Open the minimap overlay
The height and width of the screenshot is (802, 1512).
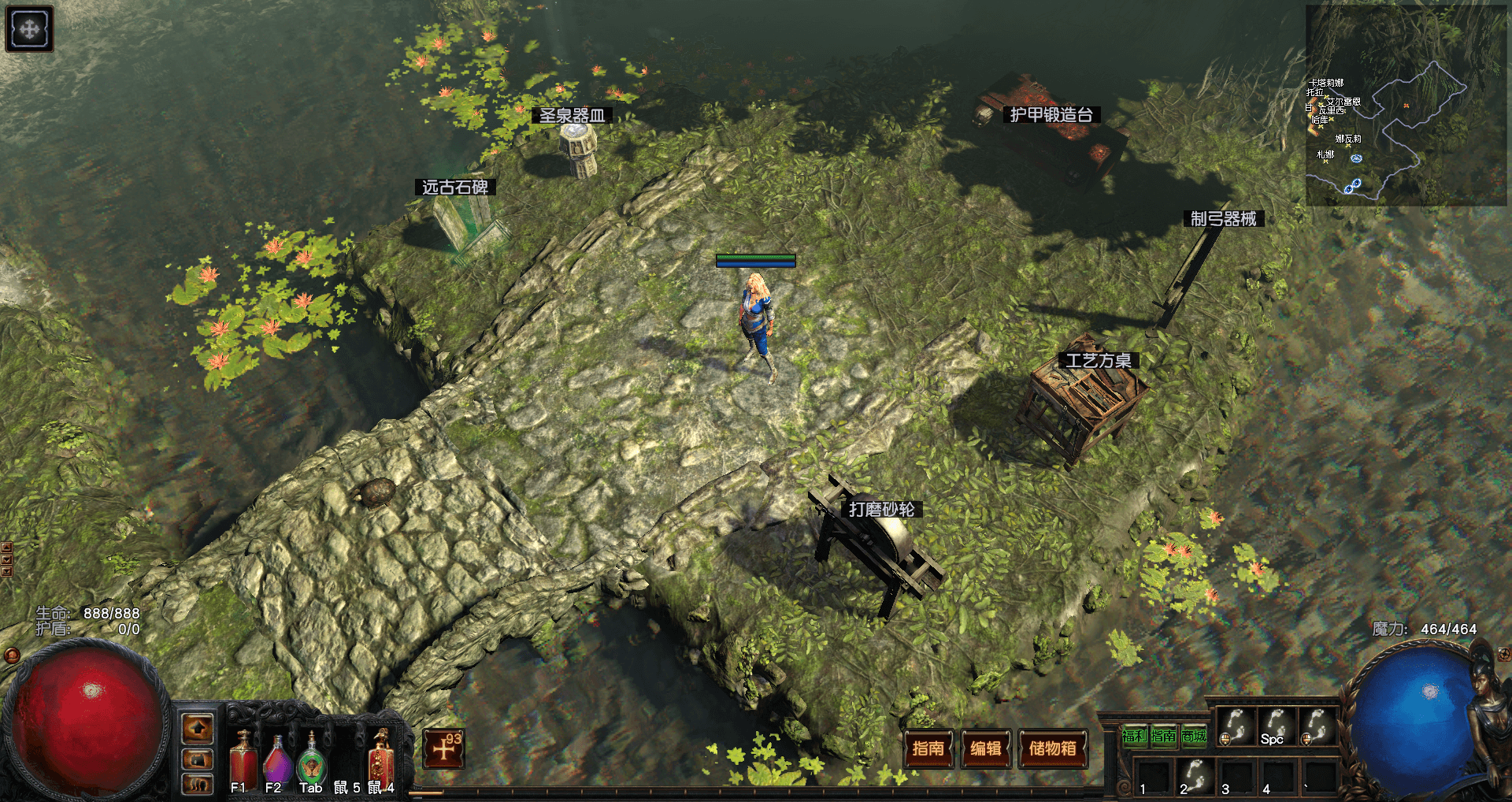pyautogui.click(x=1406, y=105)
